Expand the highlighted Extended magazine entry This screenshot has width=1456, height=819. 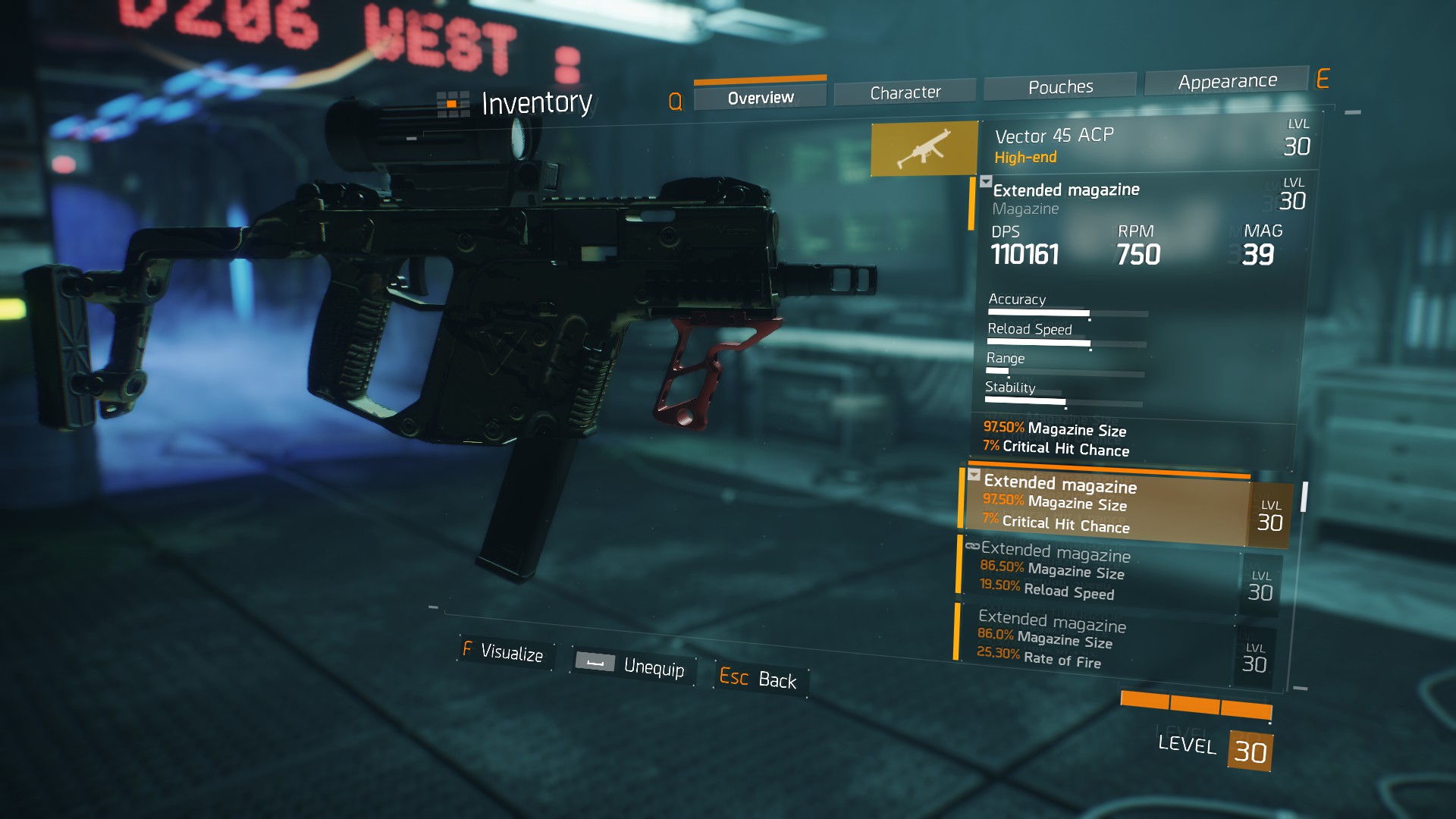click(x=974, y=475)
